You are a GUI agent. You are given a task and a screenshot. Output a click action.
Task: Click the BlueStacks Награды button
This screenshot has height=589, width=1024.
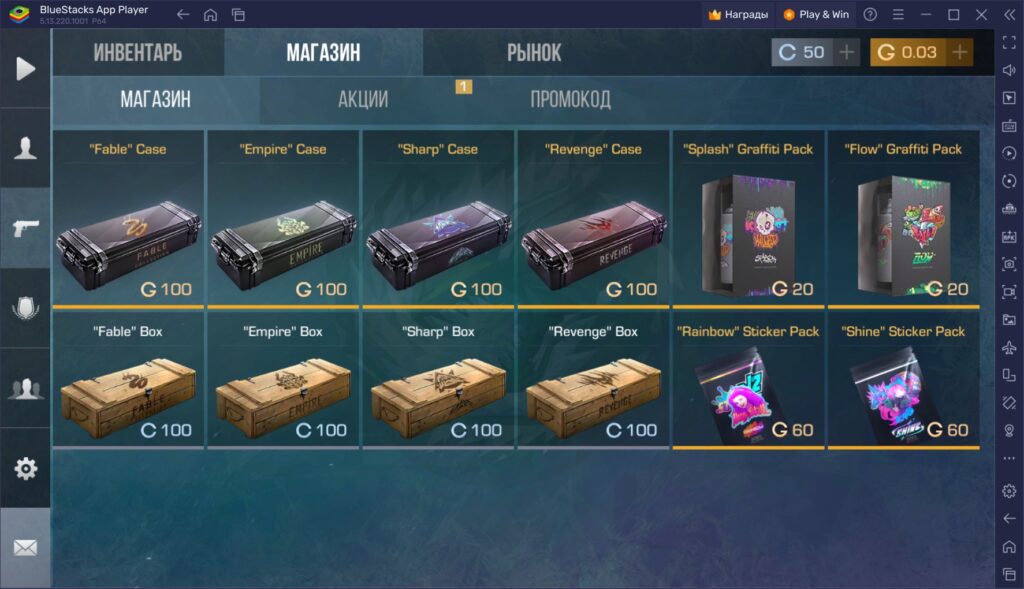[738, 15]
